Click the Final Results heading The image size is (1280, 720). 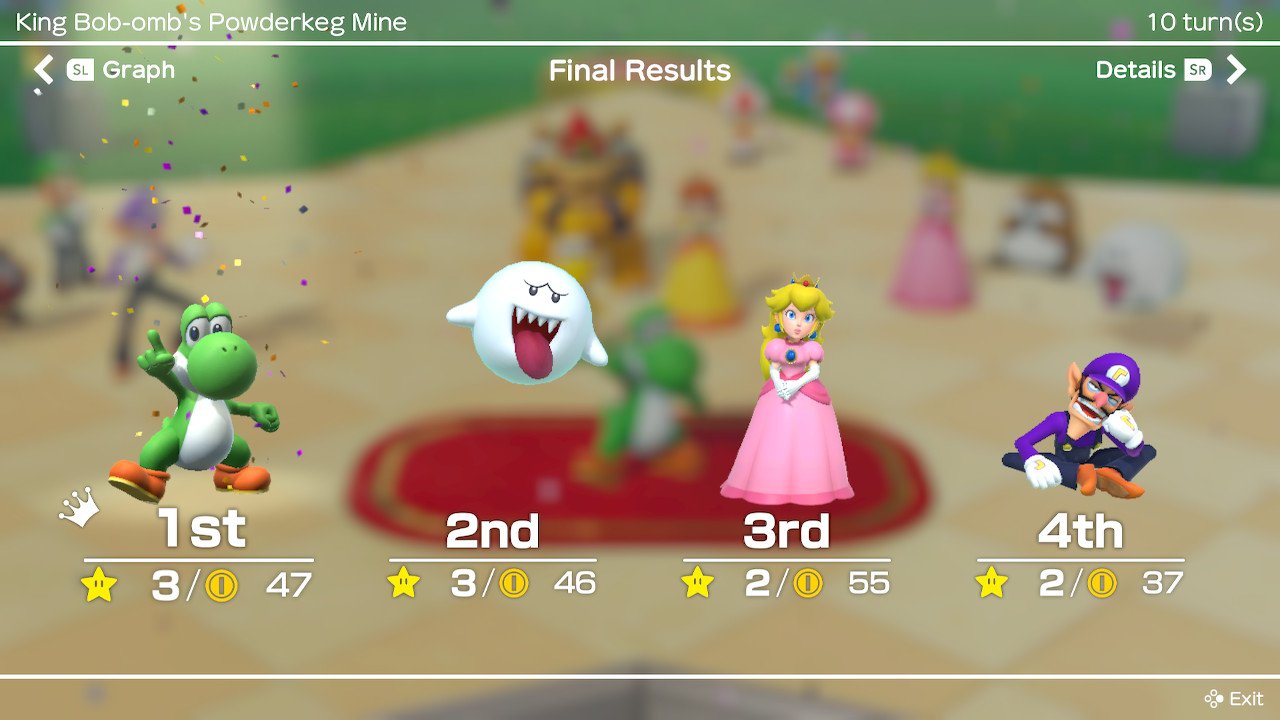coord(639,70)
